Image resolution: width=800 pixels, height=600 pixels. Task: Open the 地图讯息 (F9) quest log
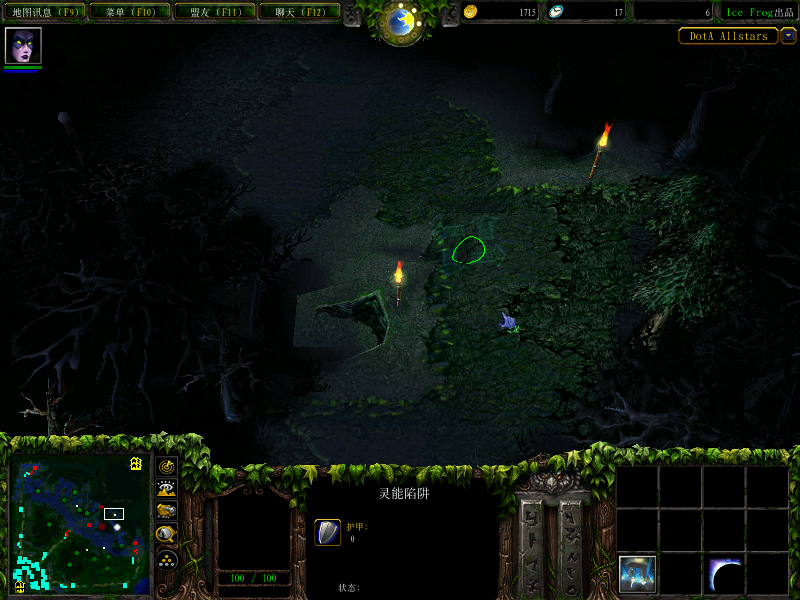(45, 12)
